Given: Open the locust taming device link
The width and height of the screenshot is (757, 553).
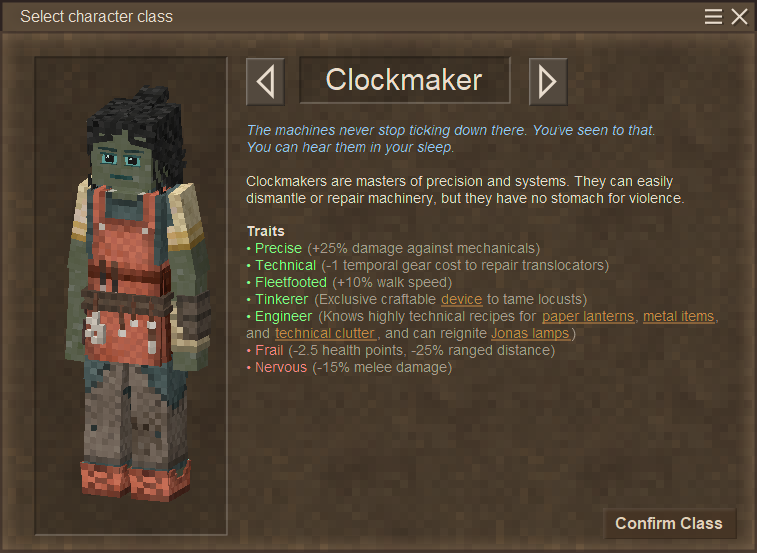Looking at the screenshot, I should pyautogui.click(x=461, y=299).
